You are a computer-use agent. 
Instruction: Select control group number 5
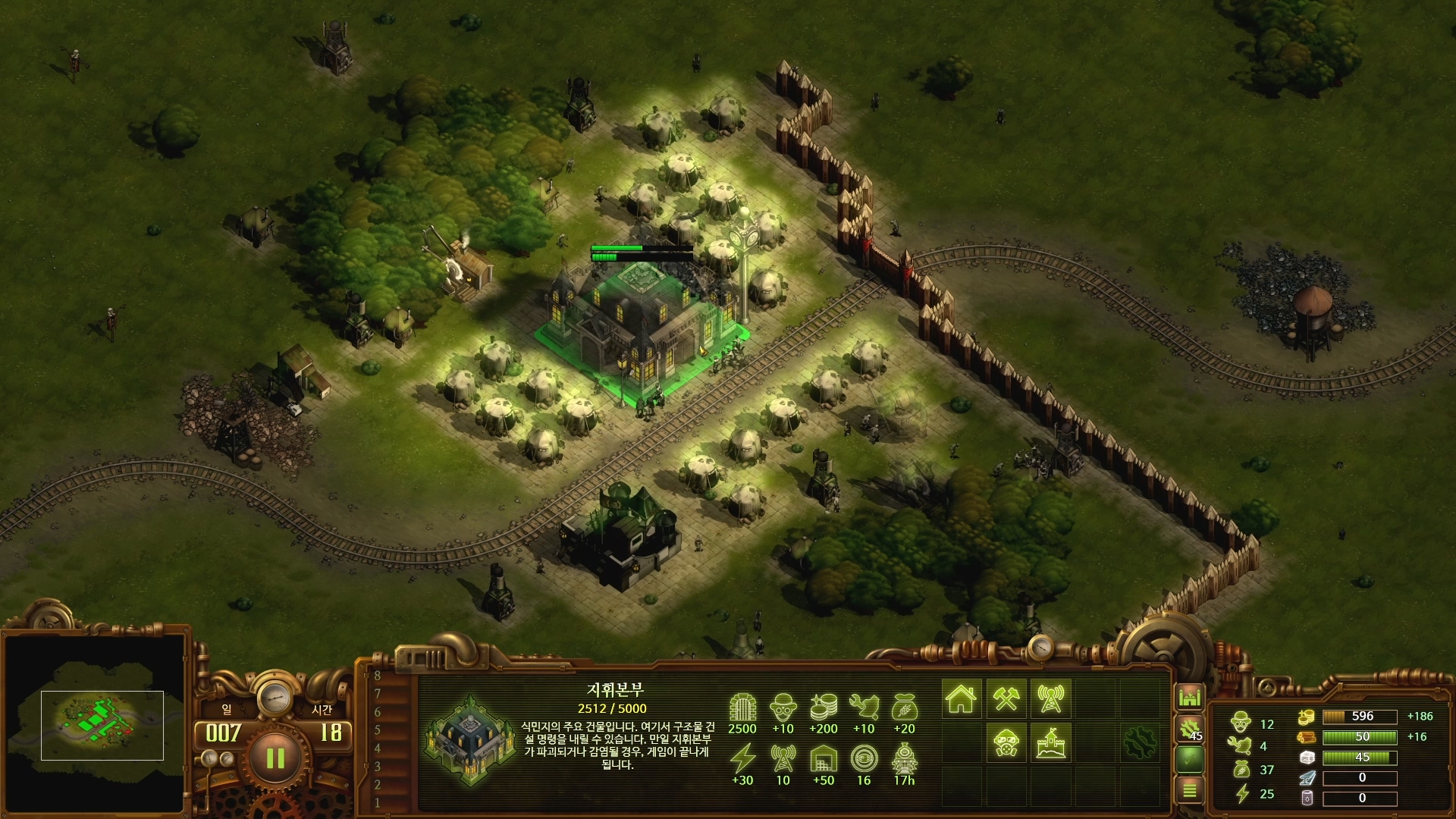[378, 730]
